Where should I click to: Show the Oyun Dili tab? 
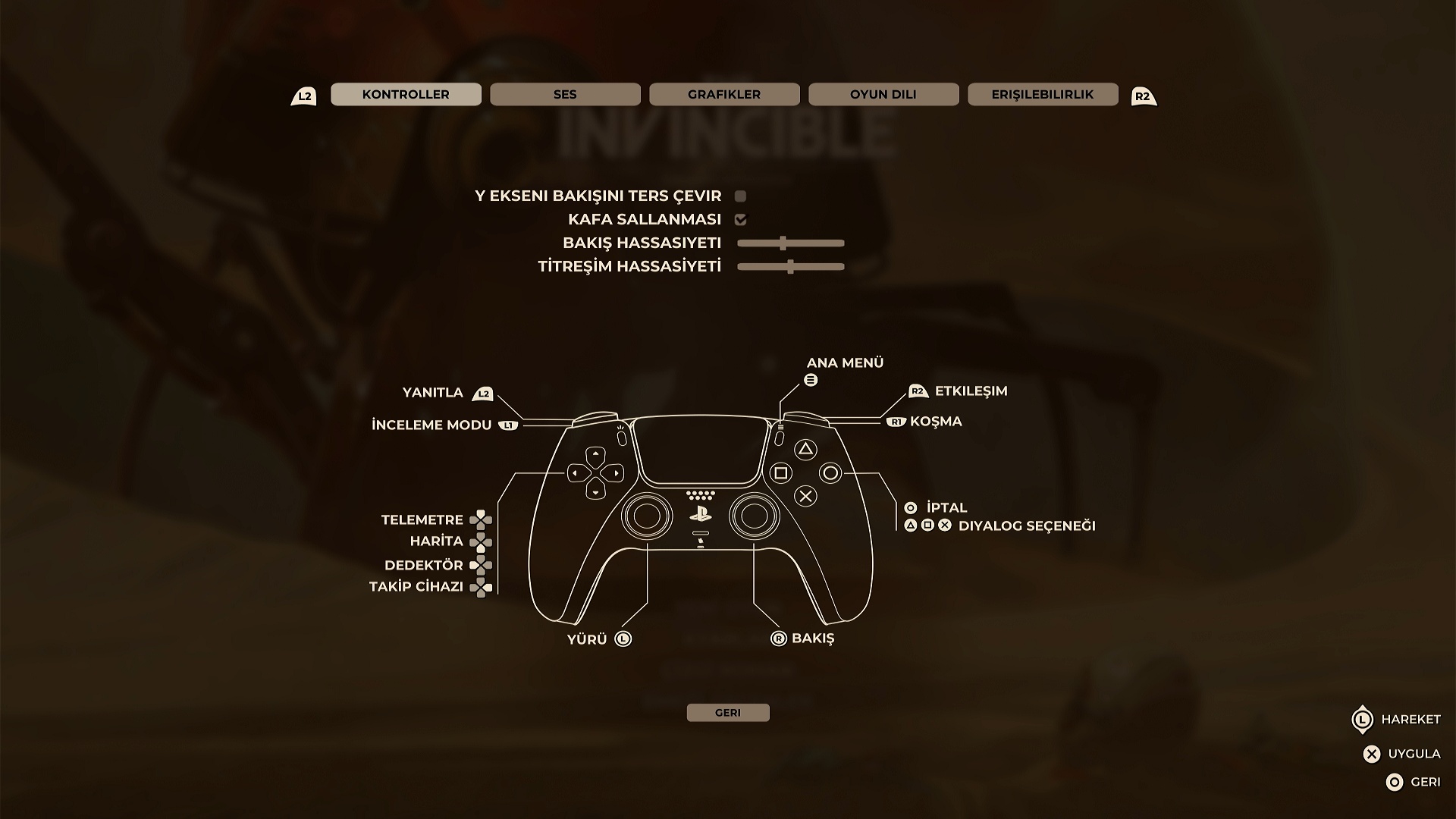[x=883, y=94]
